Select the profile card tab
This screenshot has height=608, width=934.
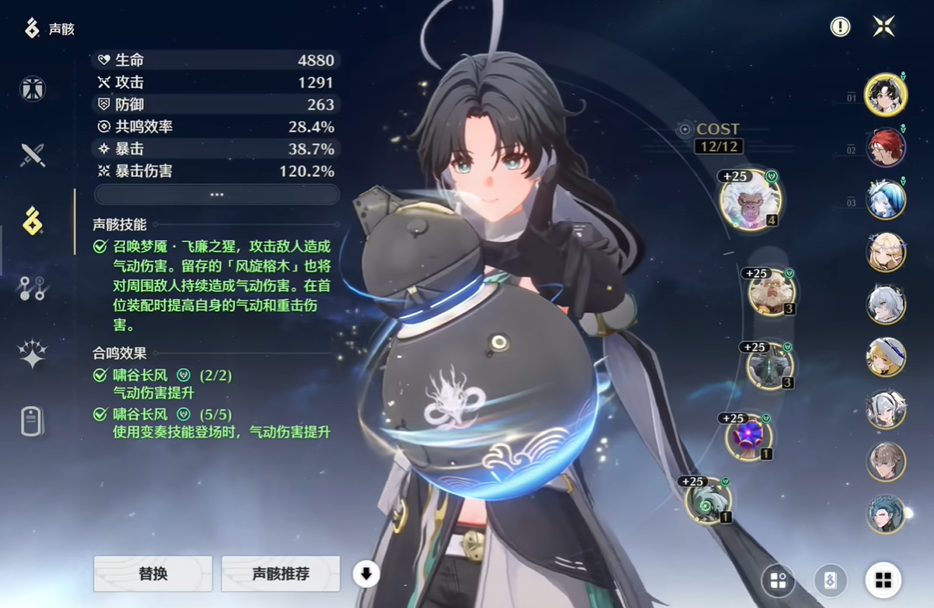(x=33, y=421)
